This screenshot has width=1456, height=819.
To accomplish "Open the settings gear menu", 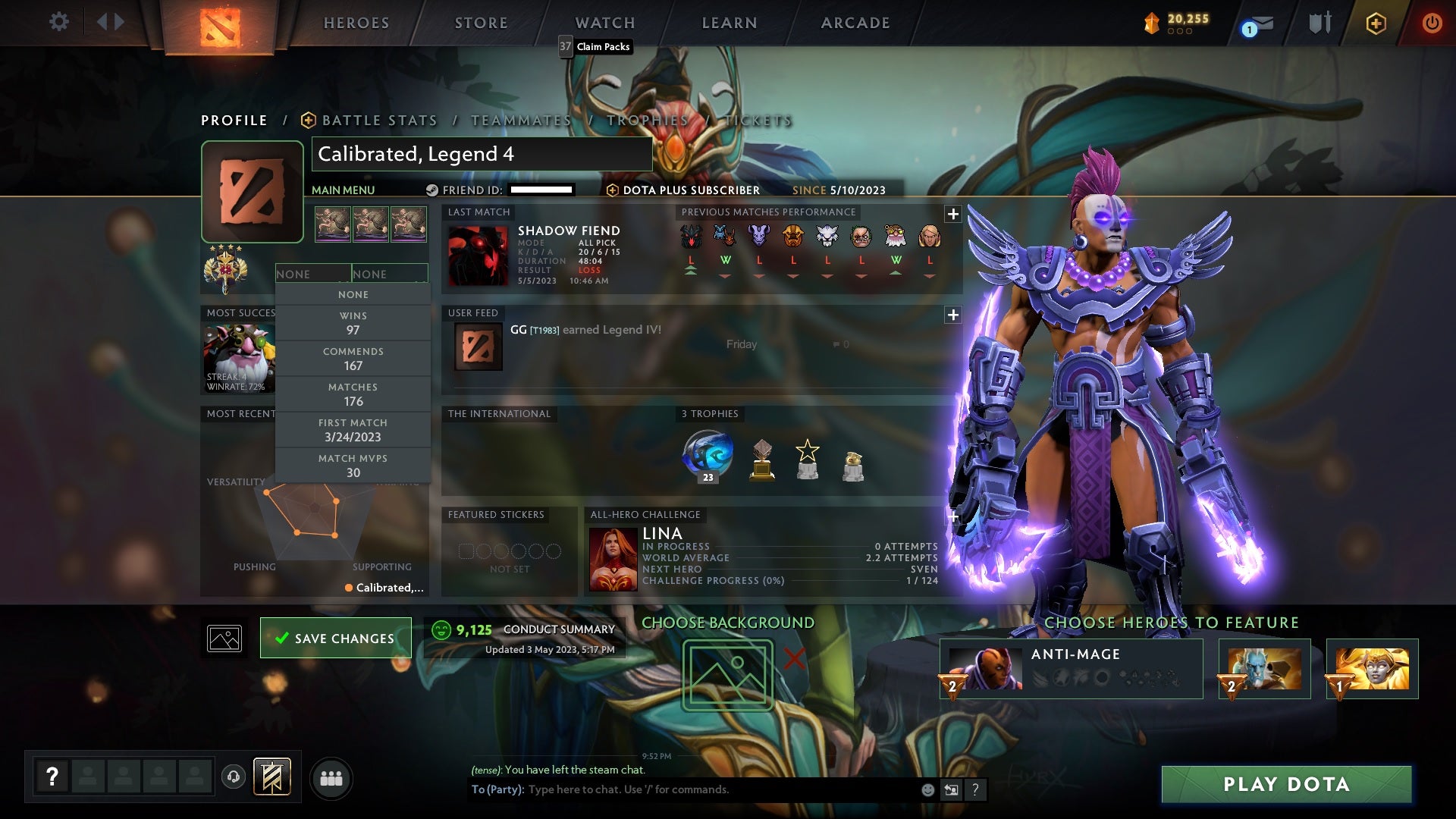I will pos(58,22).
